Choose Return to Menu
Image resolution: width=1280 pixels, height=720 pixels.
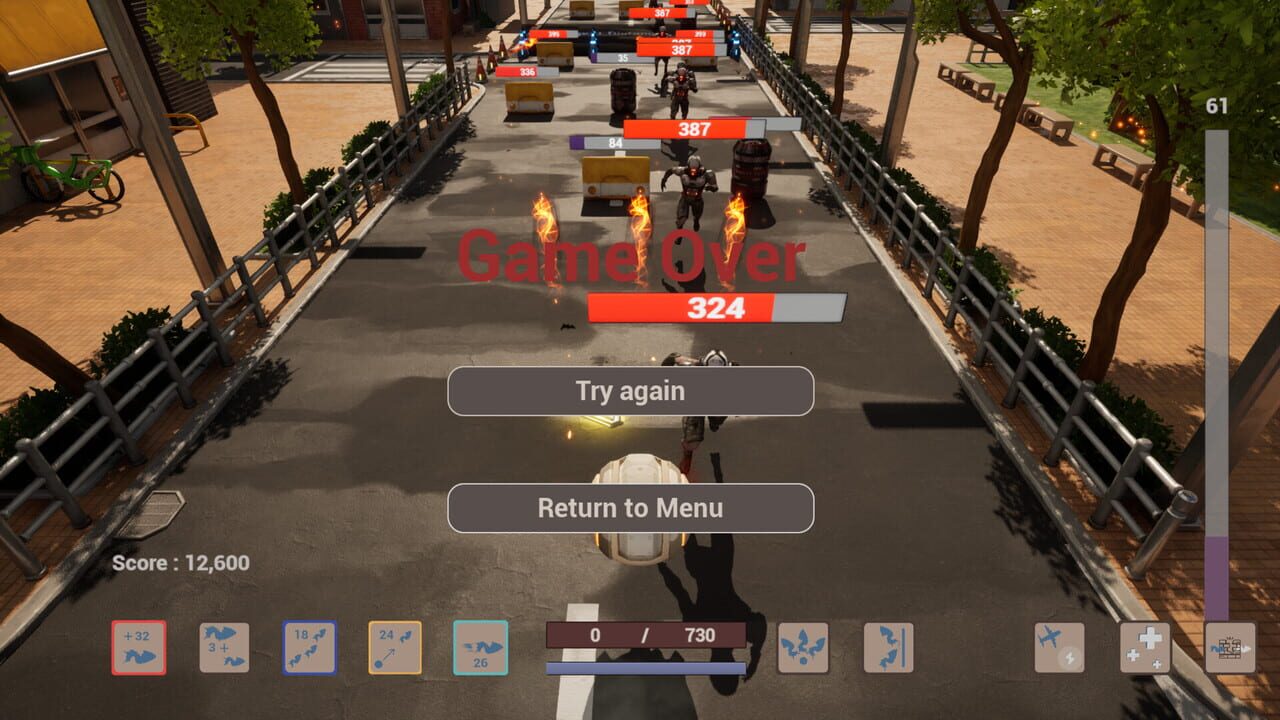click(631, 508)
